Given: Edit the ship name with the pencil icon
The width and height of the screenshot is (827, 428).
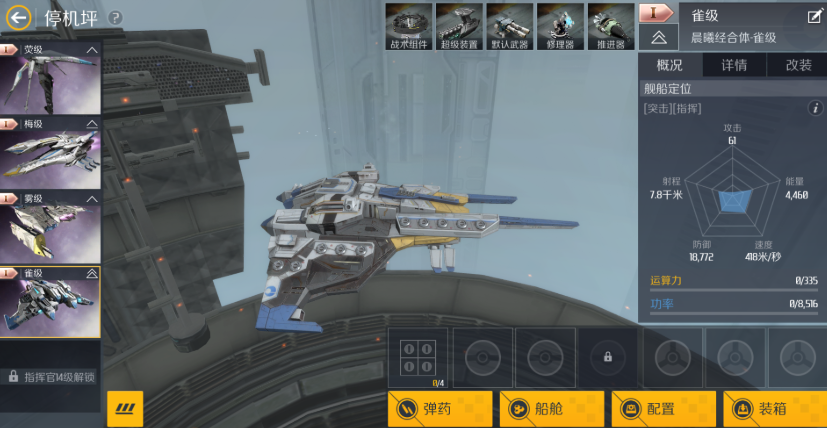Looking at the screenshot, I should [x=814, y=16].
